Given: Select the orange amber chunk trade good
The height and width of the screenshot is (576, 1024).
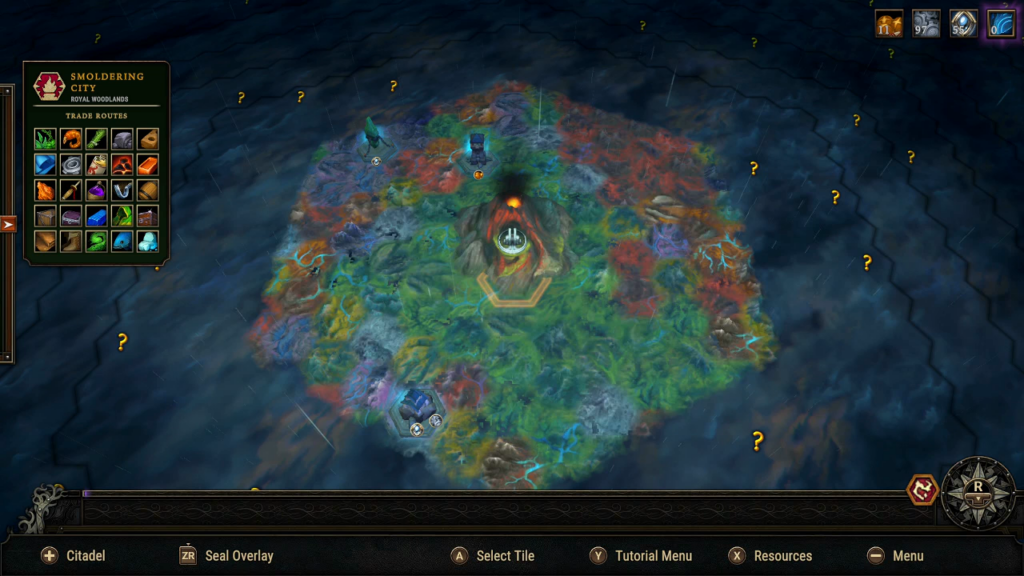Looking at the screenshot, I should 45,190.
